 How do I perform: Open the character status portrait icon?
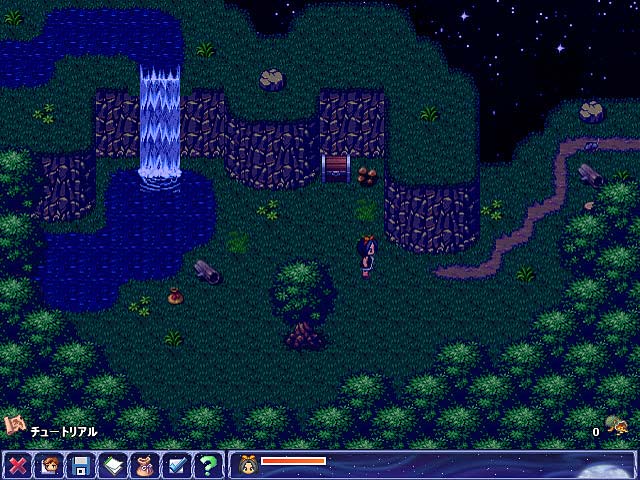49,465
